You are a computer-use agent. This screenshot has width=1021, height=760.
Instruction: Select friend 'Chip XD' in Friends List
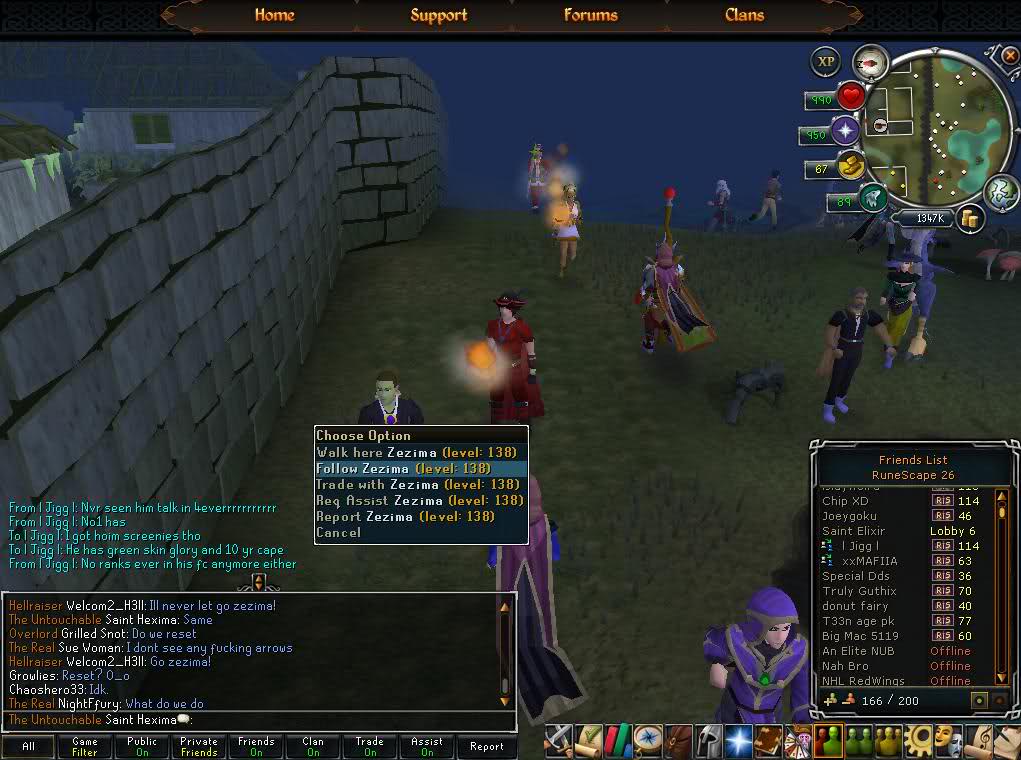click(x=846, y=501)
